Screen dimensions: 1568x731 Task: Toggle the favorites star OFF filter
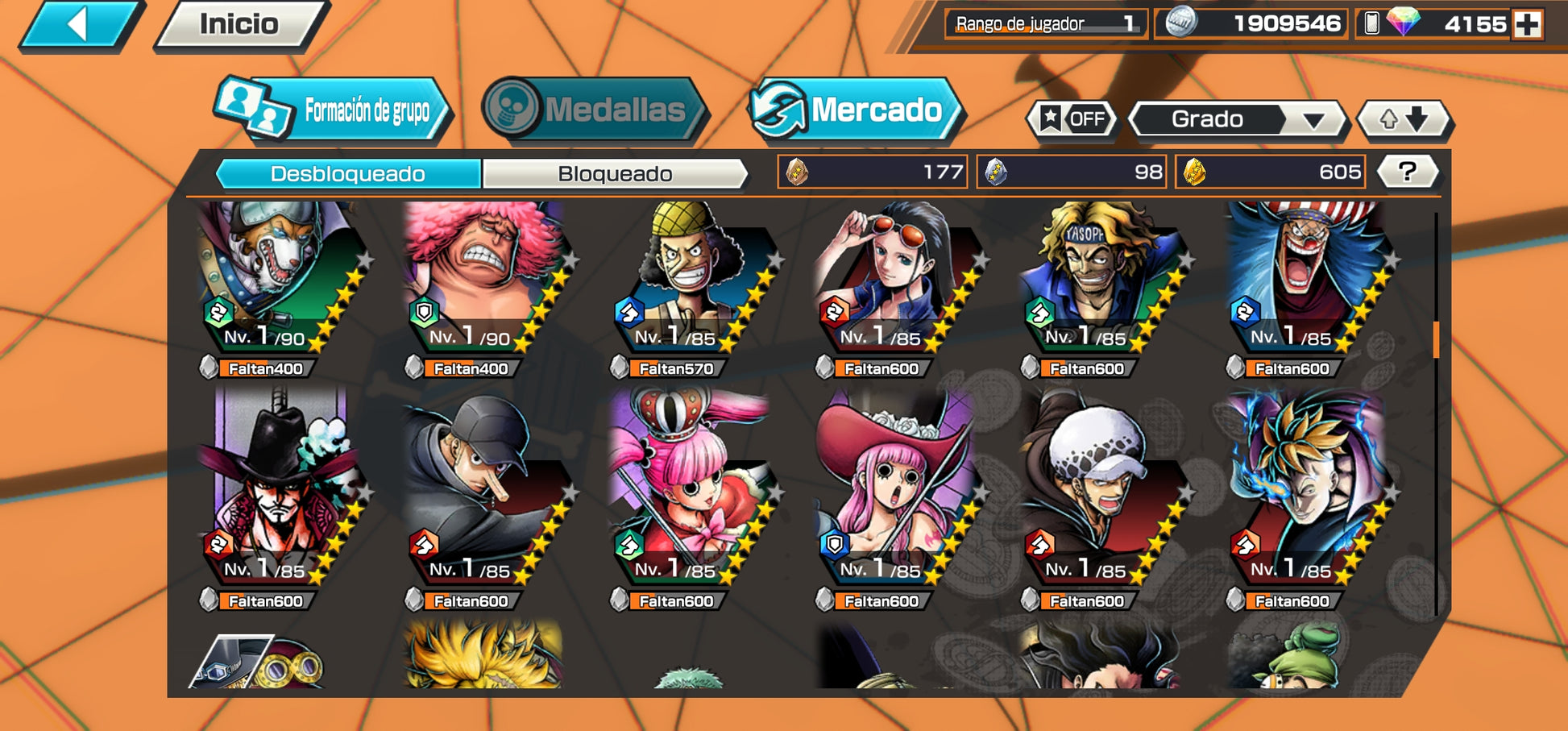tap(1072, 119)
